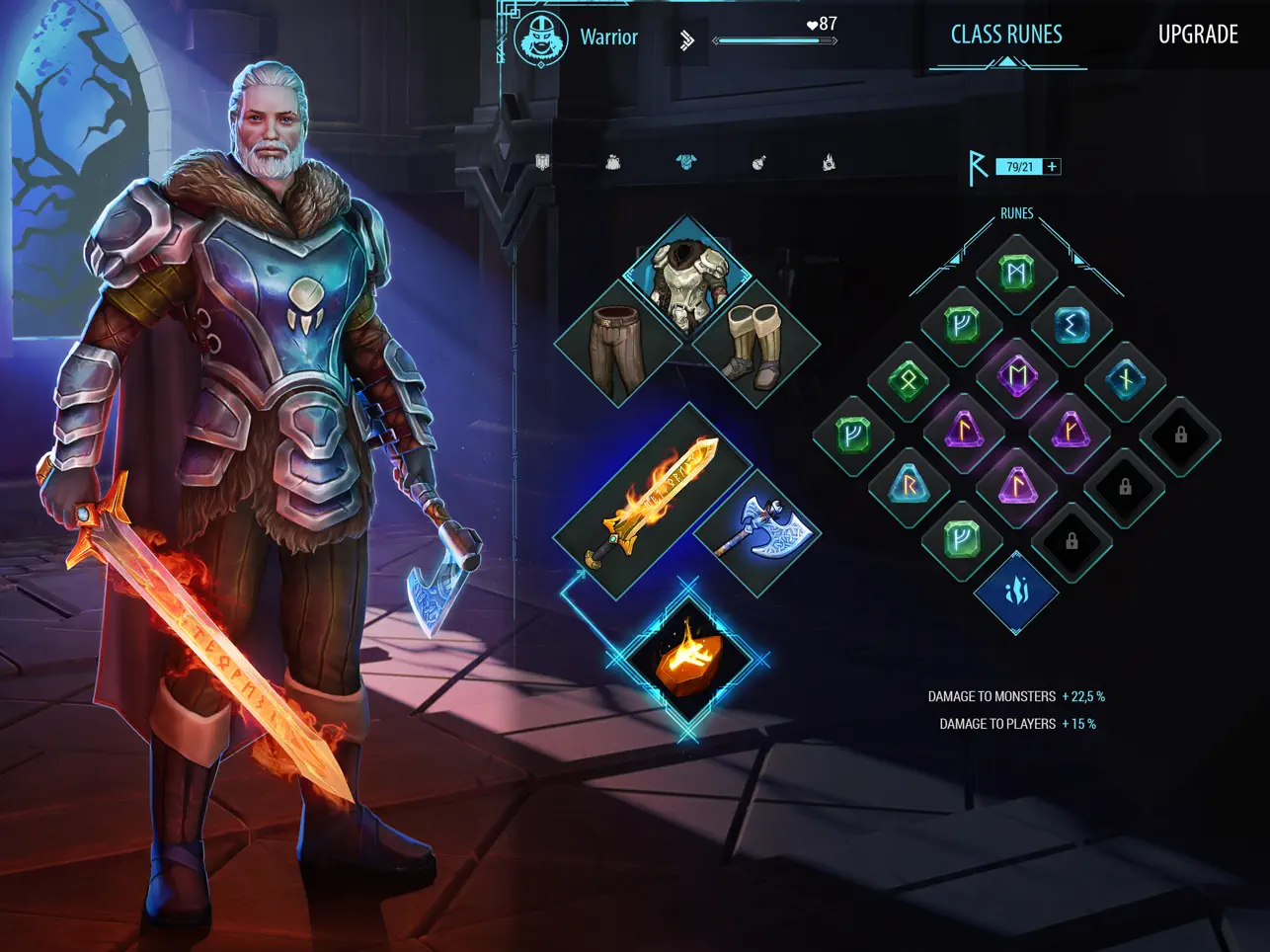Switch to the Class Runes tab
The width and height of the screenshot is (1270, 952).
coord(1005,36)
